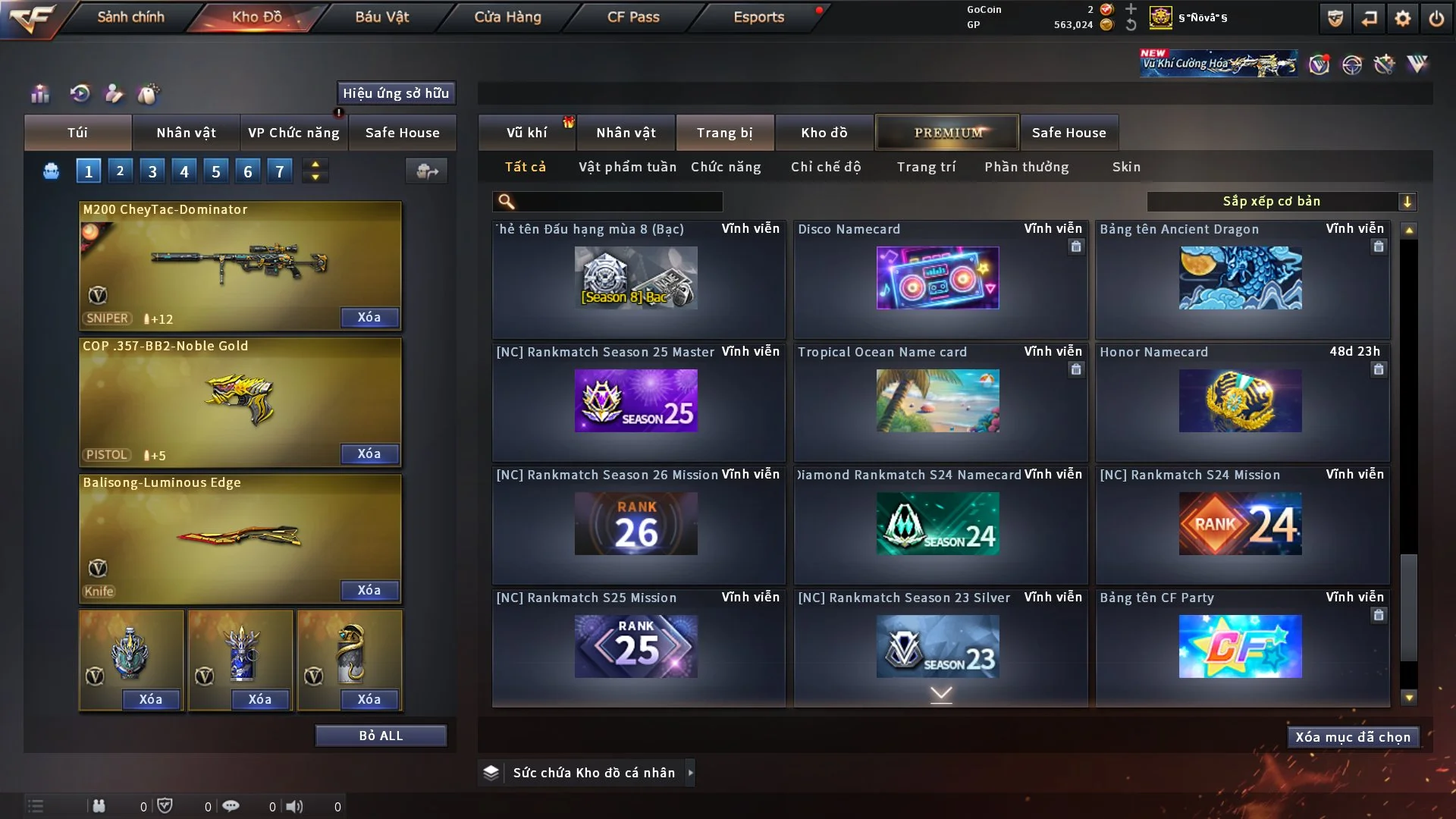The image size is (1456, 819).
Task: Remove the M200 CheyTac-Dominator with Xóa
Action: 369,317
